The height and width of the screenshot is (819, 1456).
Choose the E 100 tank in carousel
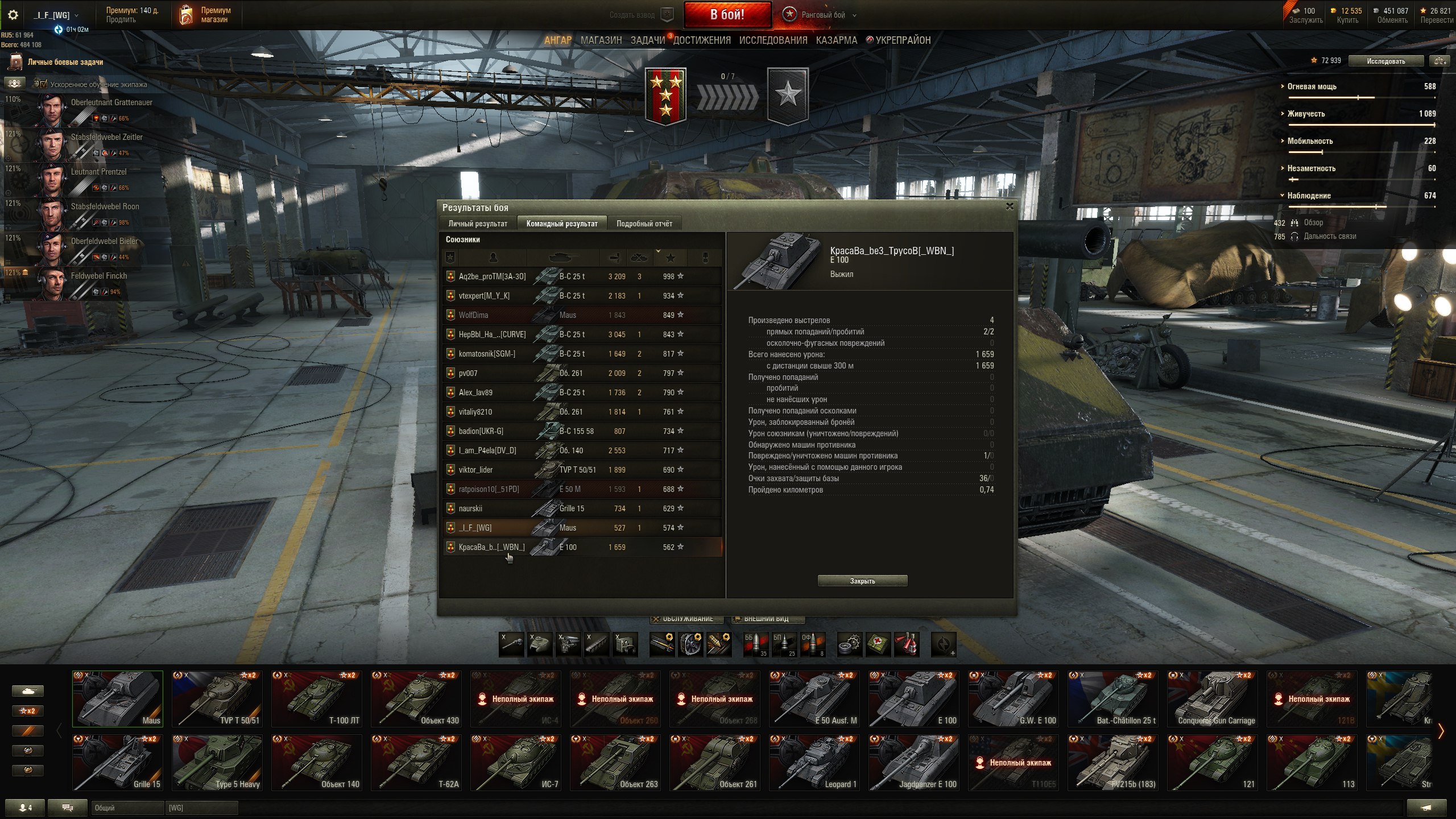pos(913,698)
